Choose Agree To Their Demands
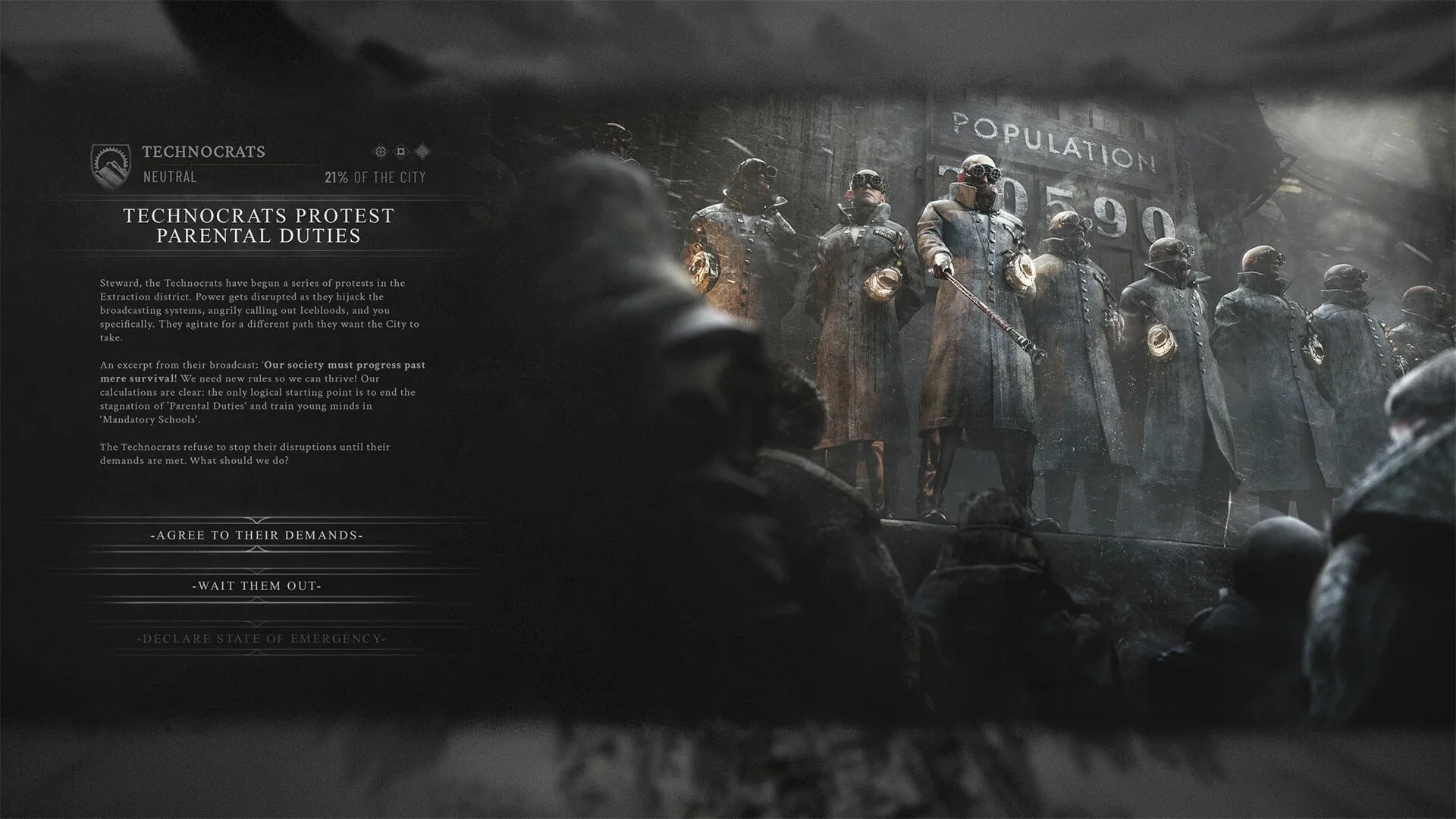The image size is (1456, 819). [258, 535]
